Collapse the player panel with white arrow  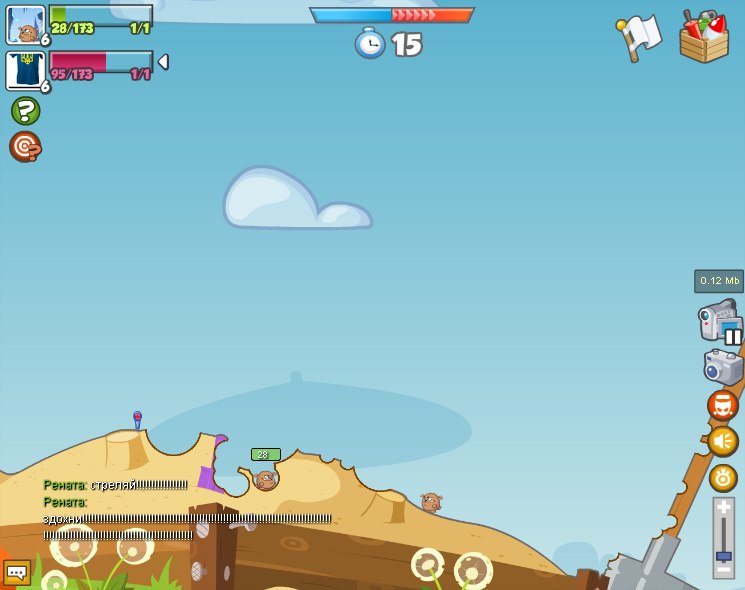pos(163,62)
